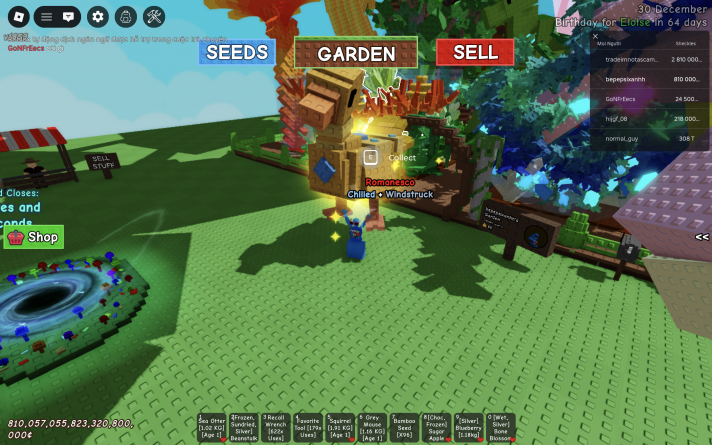
Task: Open the gear settings icon
Action: pos(97,16)
